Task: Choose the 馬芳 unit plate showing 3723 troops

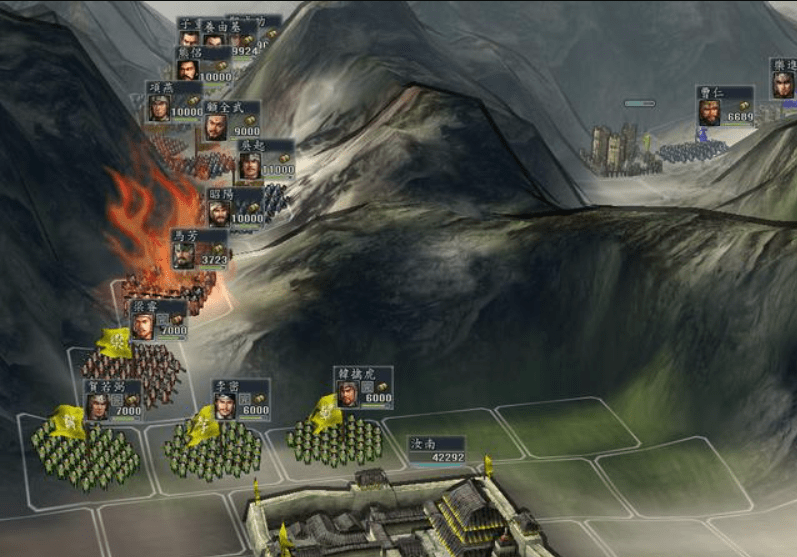Action: click(200, 248)
